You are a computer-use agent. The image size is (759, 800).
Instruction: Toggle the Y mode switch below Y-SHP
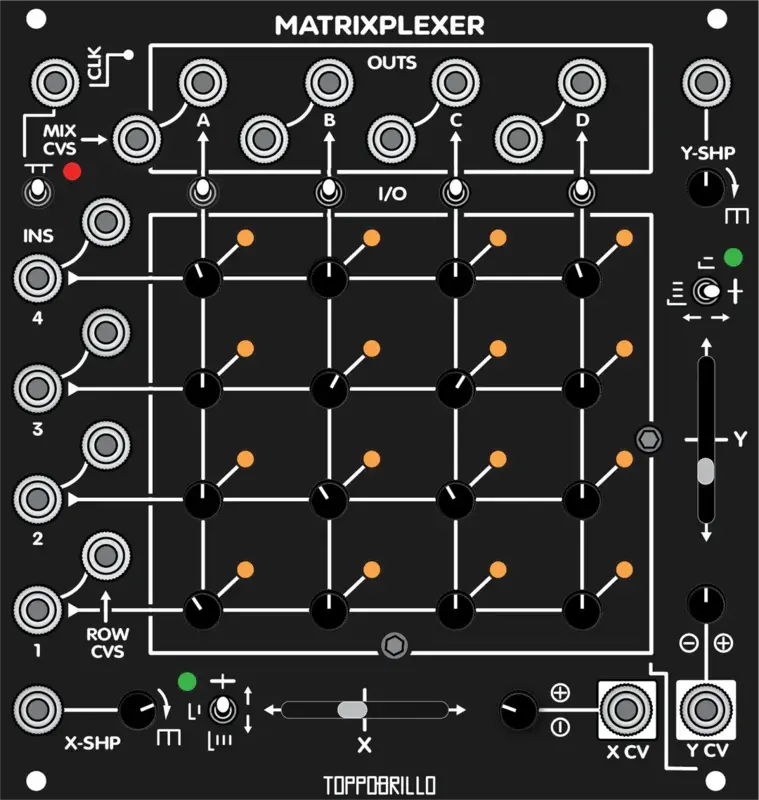tap(706, 292)
